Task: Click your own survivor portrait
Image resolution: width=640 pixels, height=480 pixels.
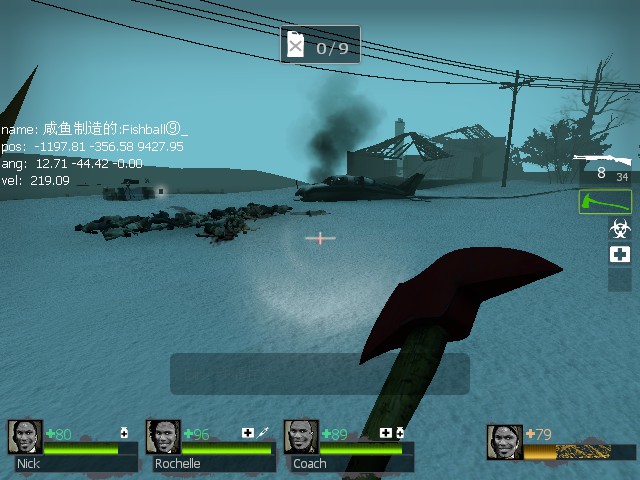Action: (505, 442)
